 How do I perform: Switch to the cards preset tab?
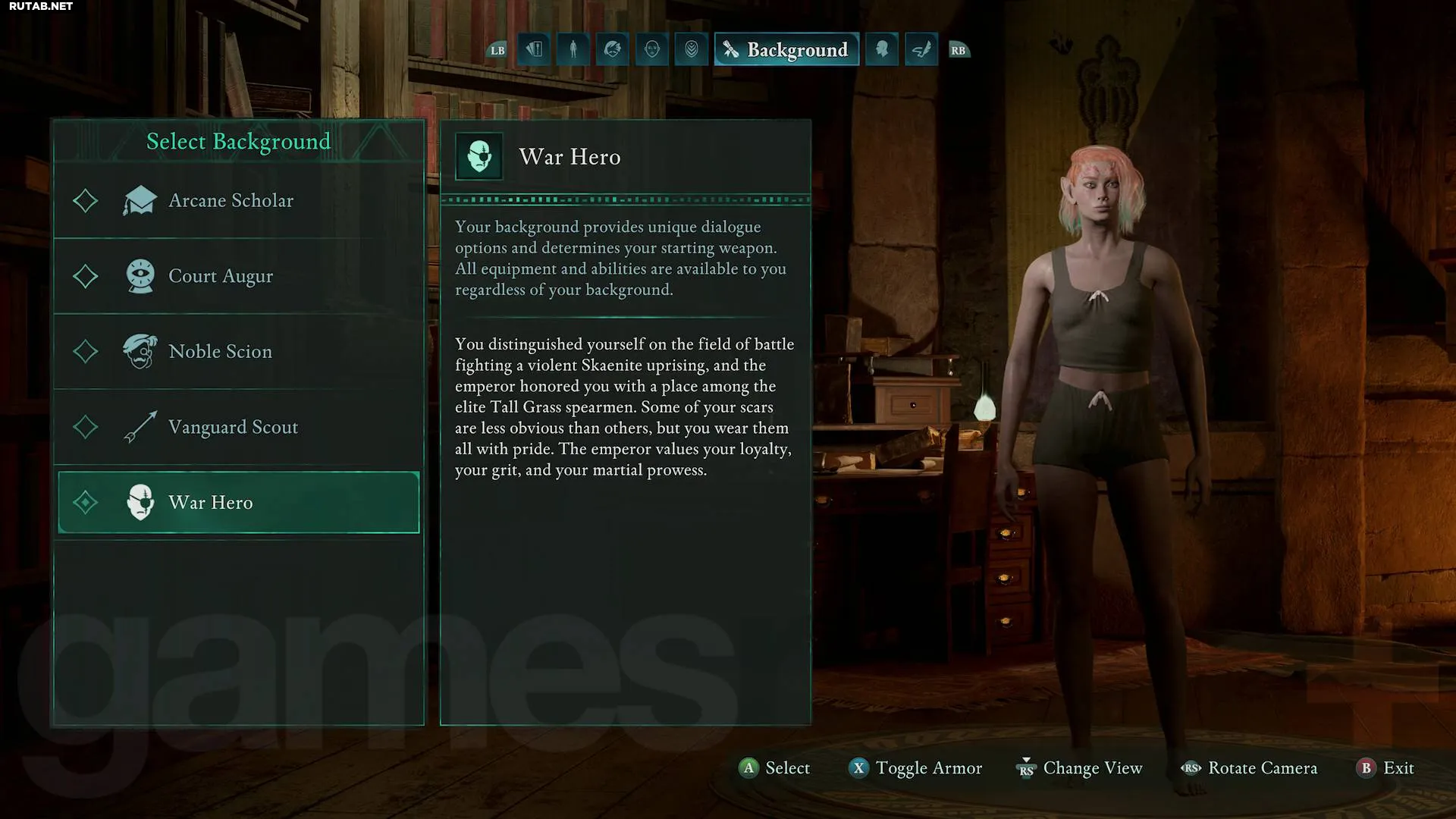pos(535,50)
